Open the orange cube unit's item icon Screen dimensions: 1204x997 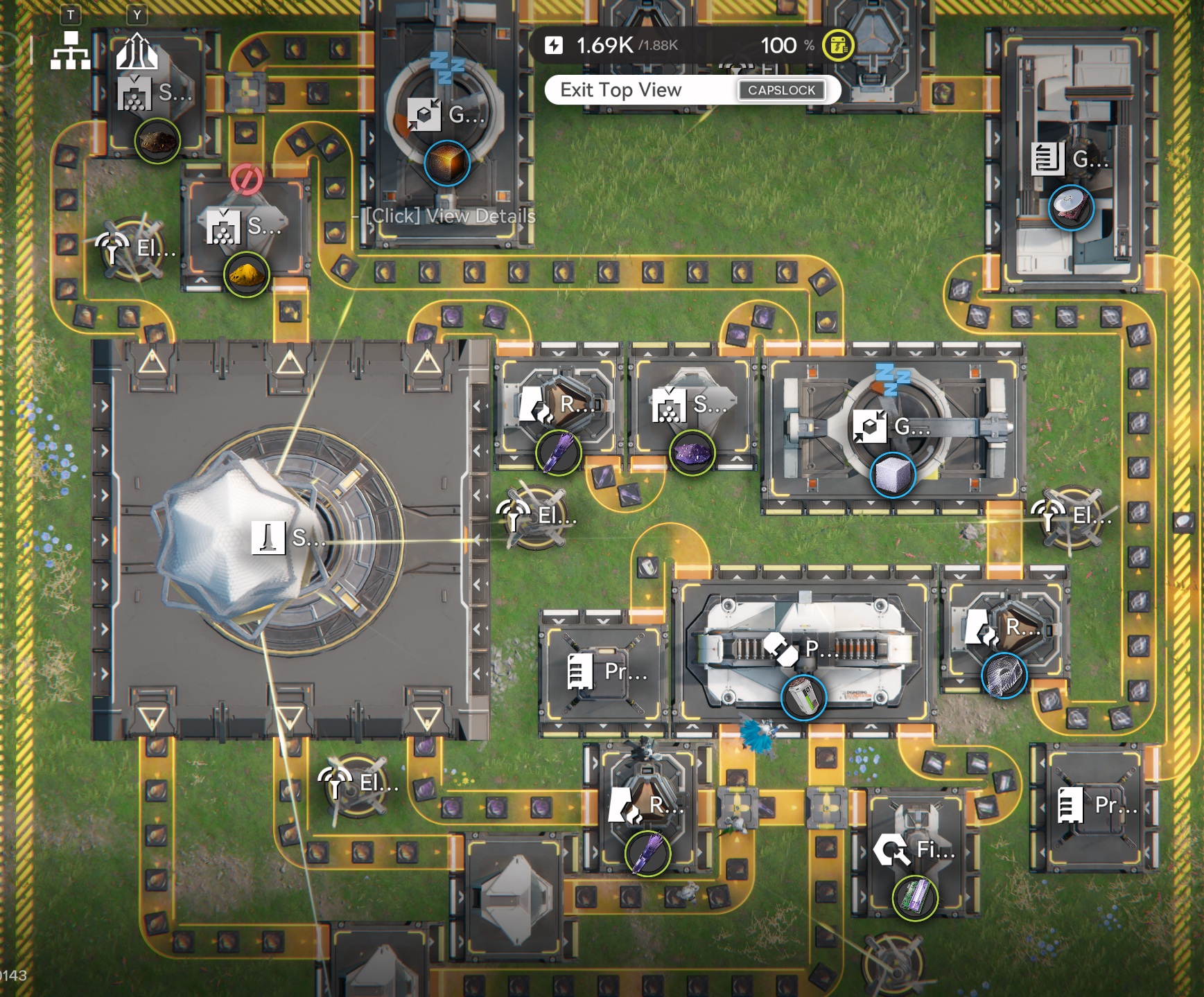[x=447, y=164]
